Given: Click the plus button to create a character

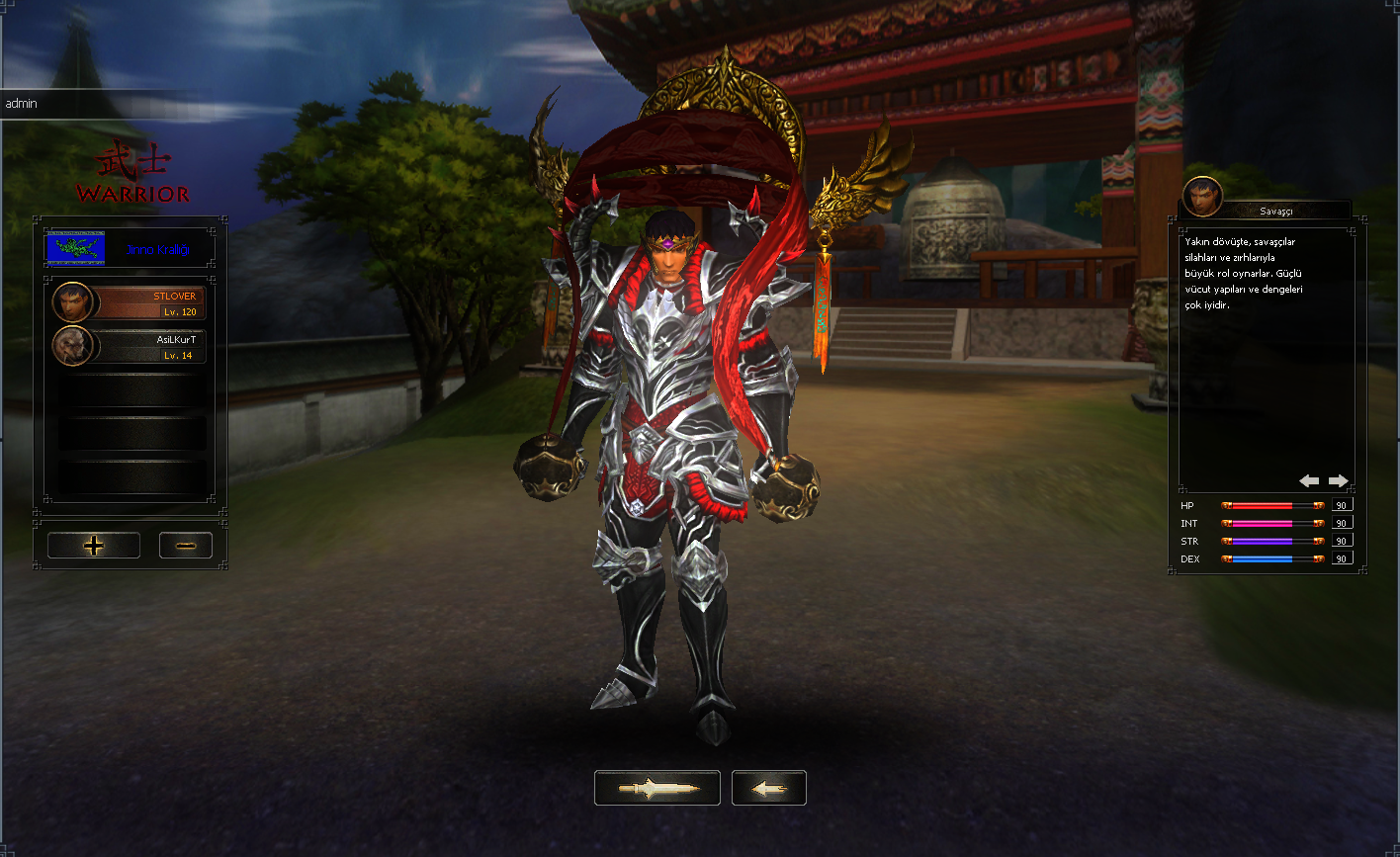Looking at the screenshot, I should (93, 545).
